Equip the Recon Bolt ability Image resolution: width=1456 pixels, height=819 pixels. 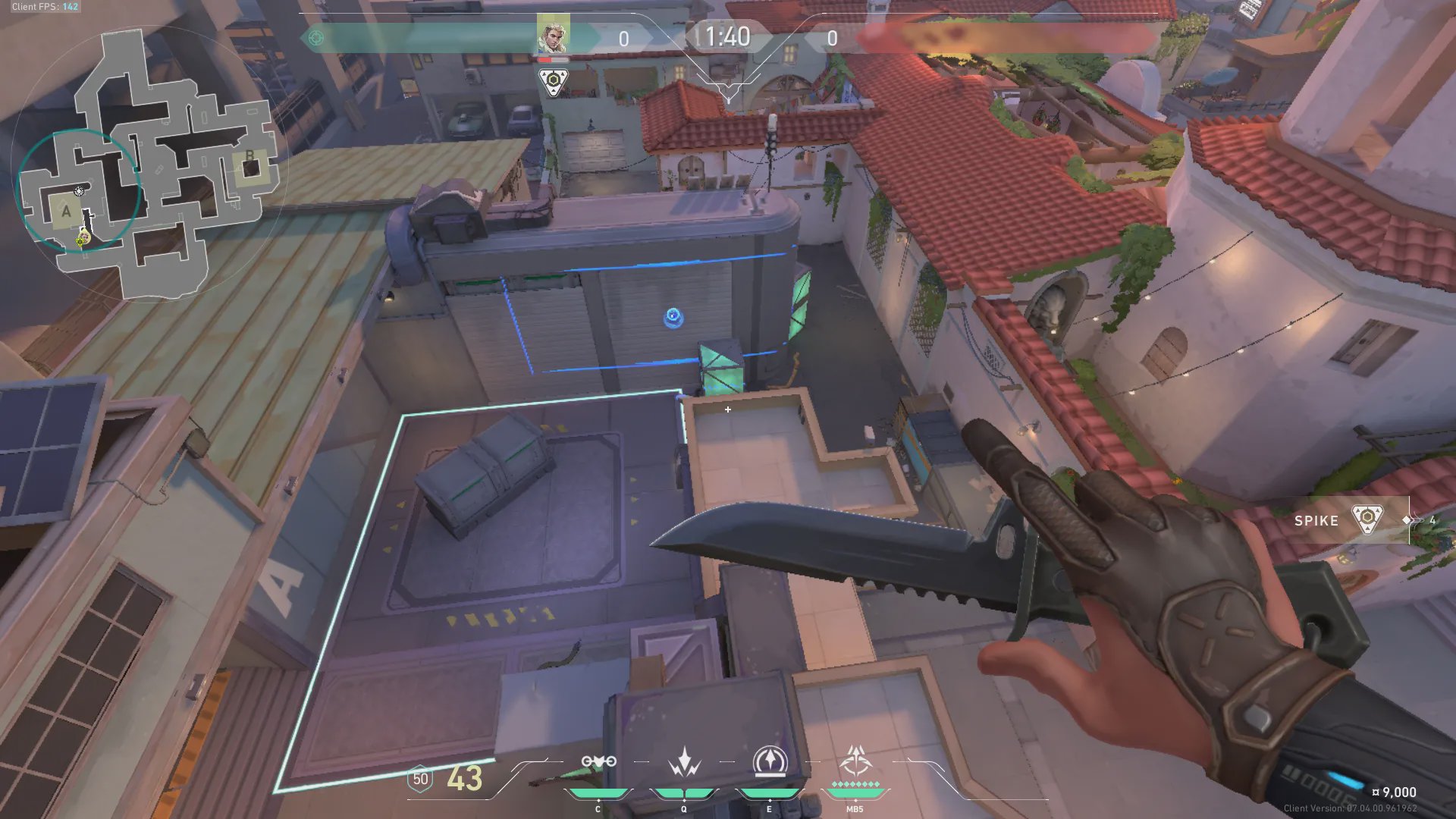tap(770, 761)
